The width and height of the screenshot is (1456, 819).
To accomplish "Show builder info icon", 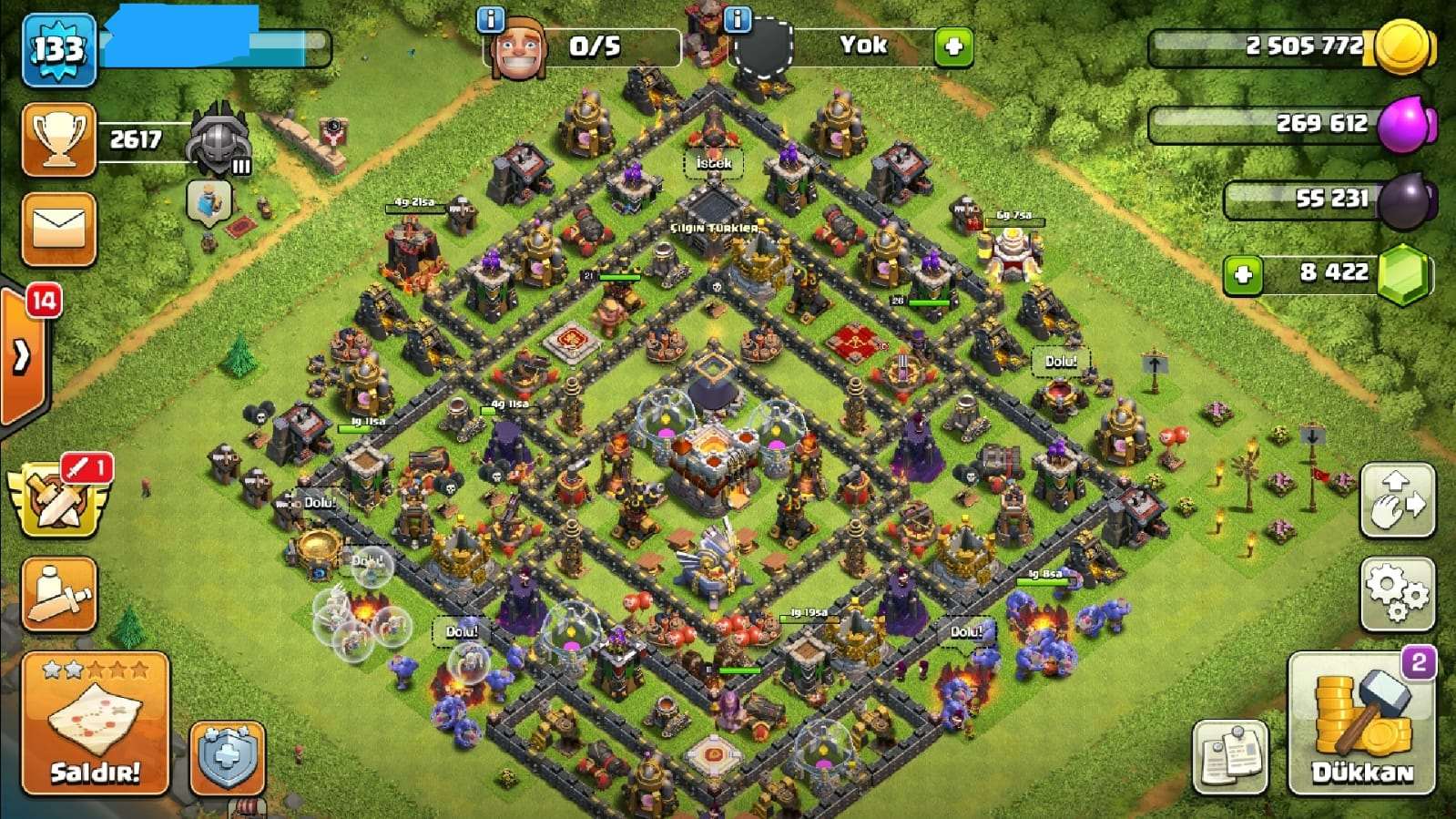I will pos(491,18).
